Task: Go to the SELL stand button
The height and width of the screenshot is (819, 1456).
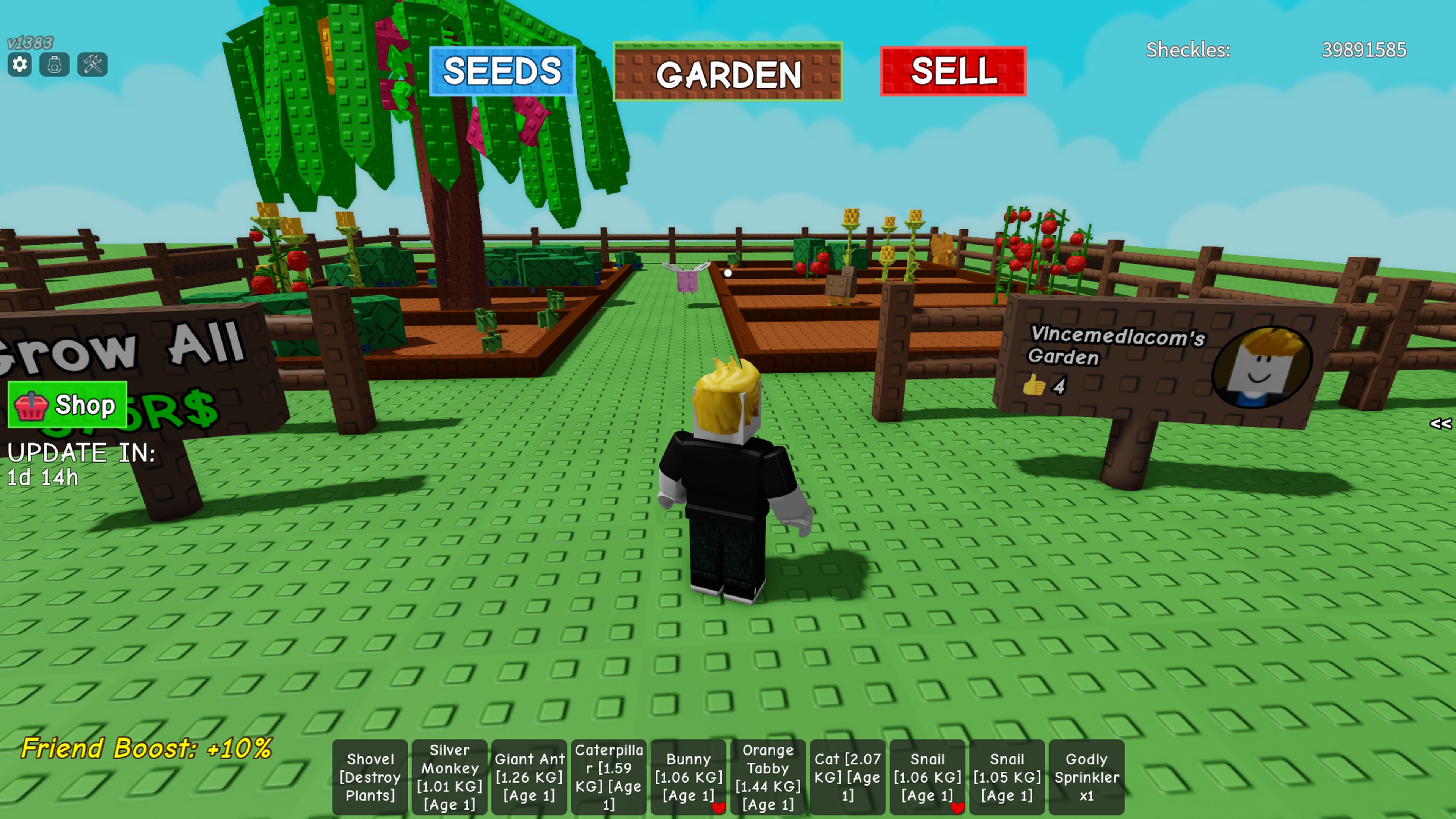Action: click(x=953, y=71)
